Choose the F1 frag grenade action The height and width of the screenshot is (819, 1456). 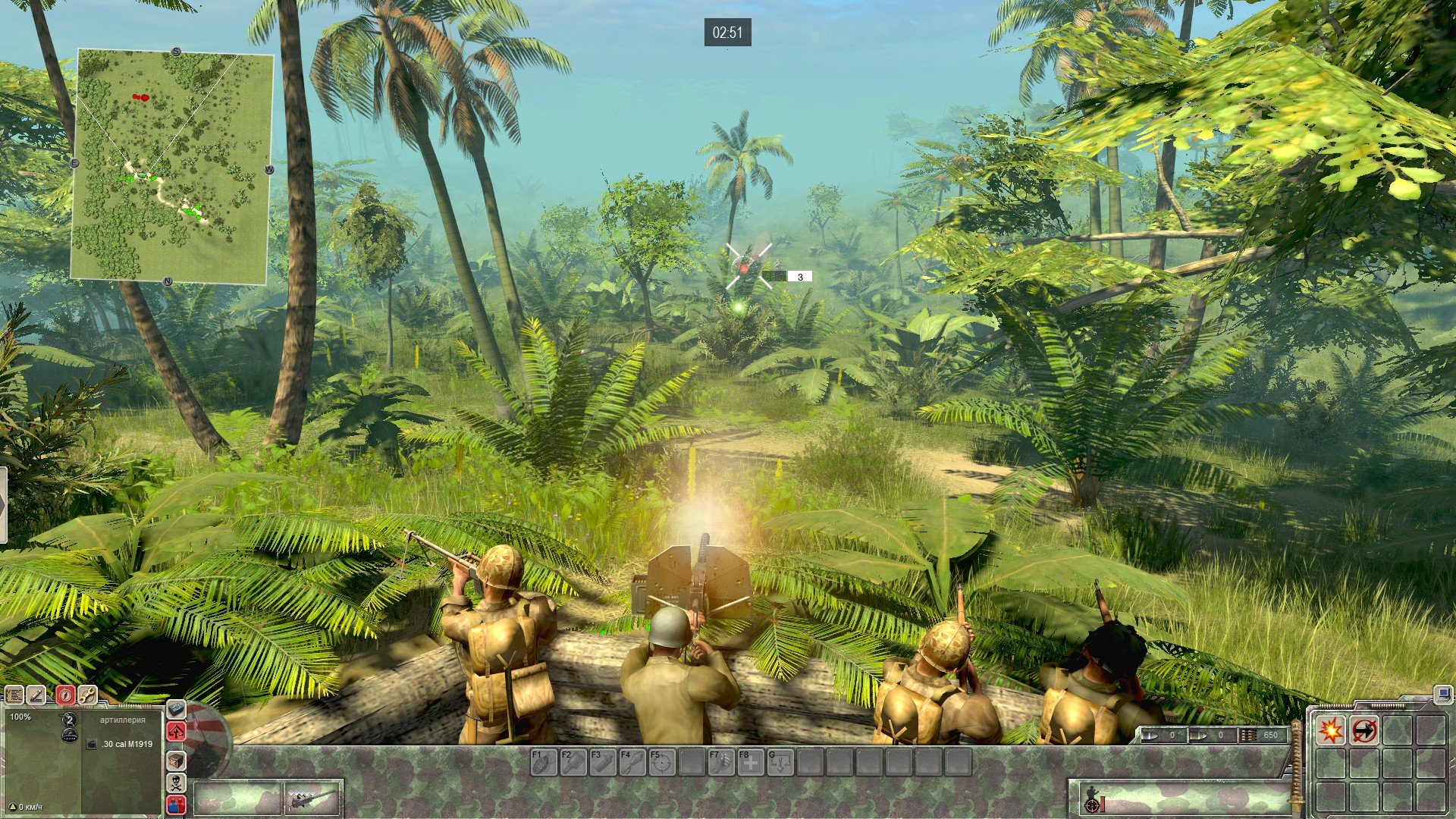coord(543,762)
